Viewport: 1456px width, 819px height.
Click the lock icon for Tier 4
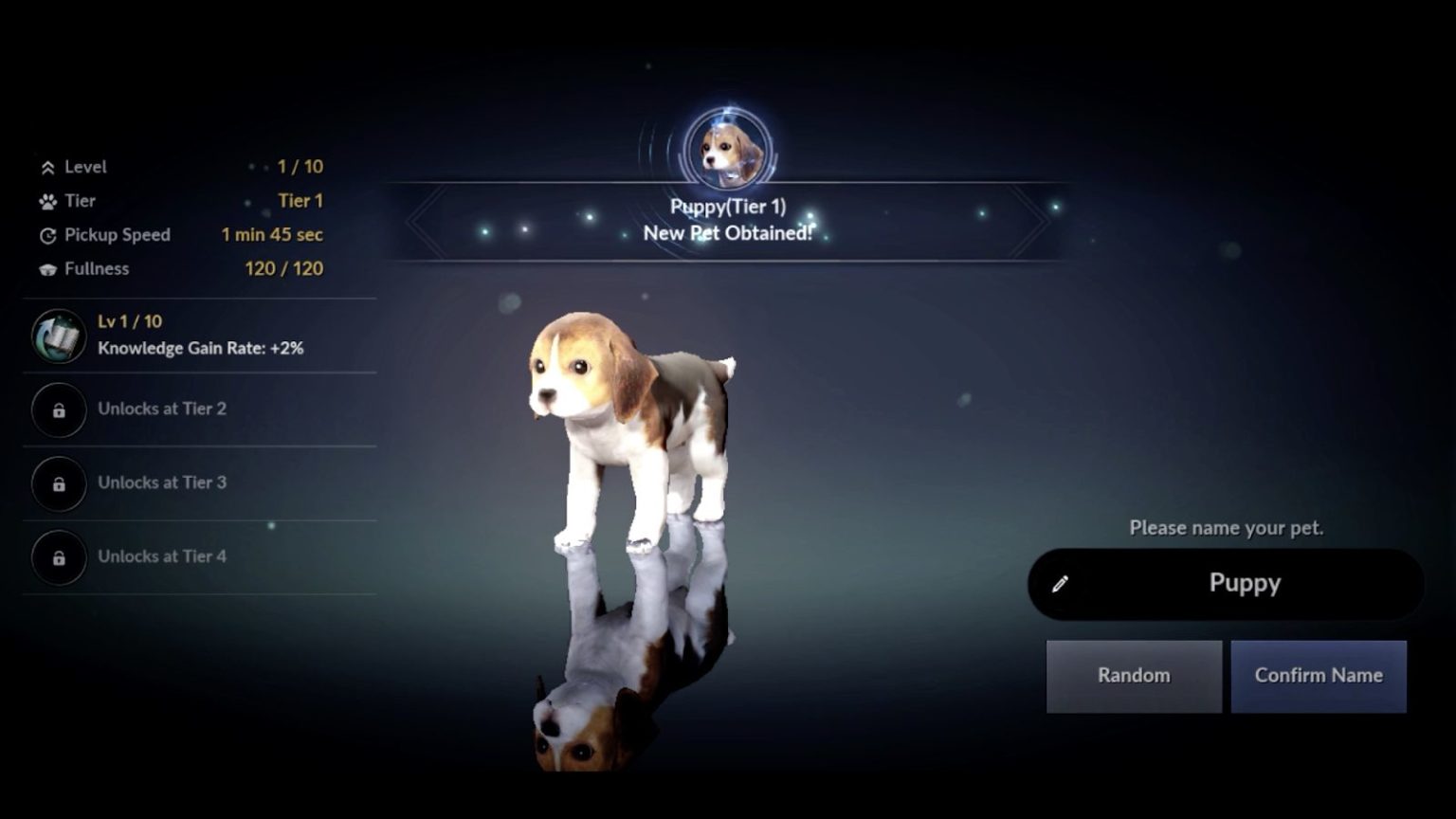59,557
